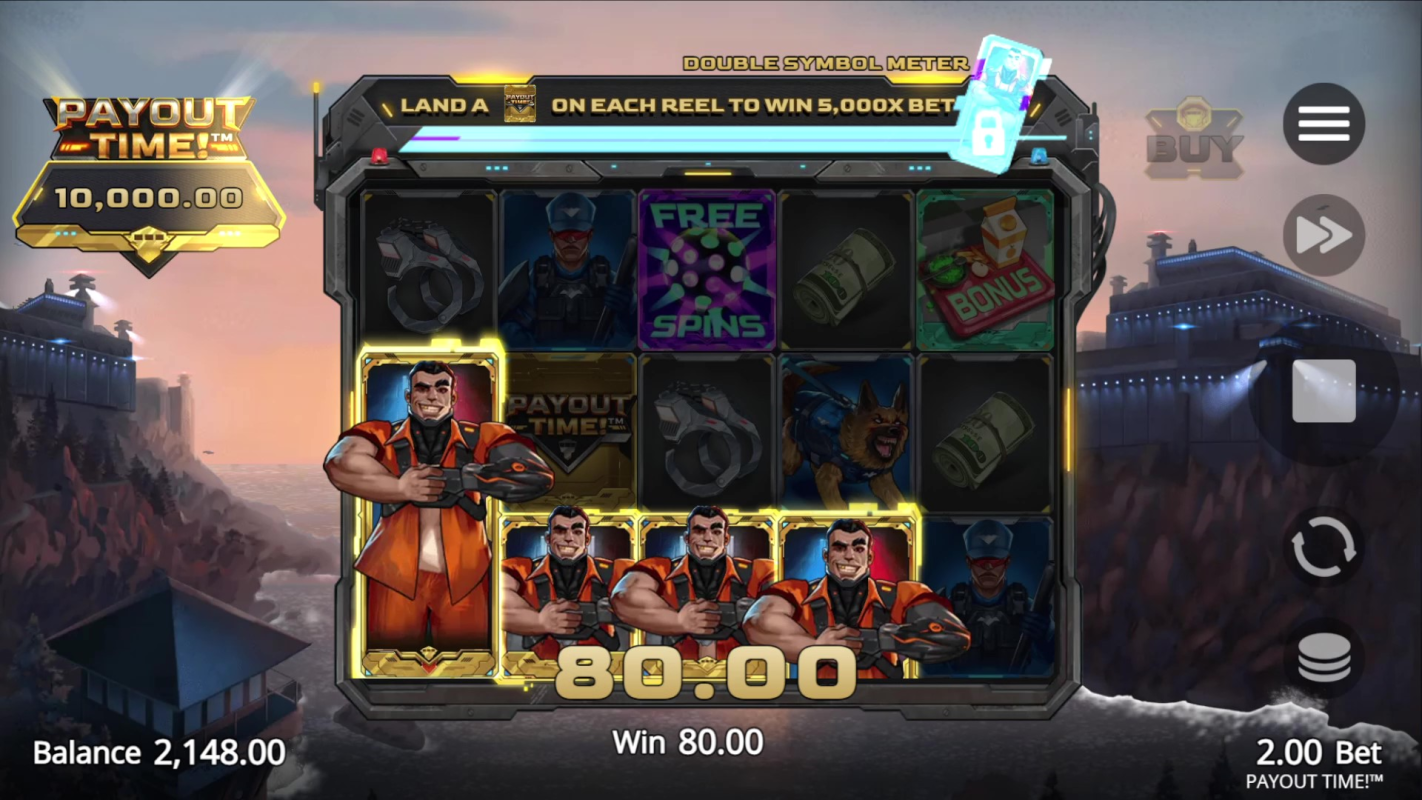Enable turbo spin mode
Image resolution: width=1422 pixels, height=800 pixels.
(1322, 234)
